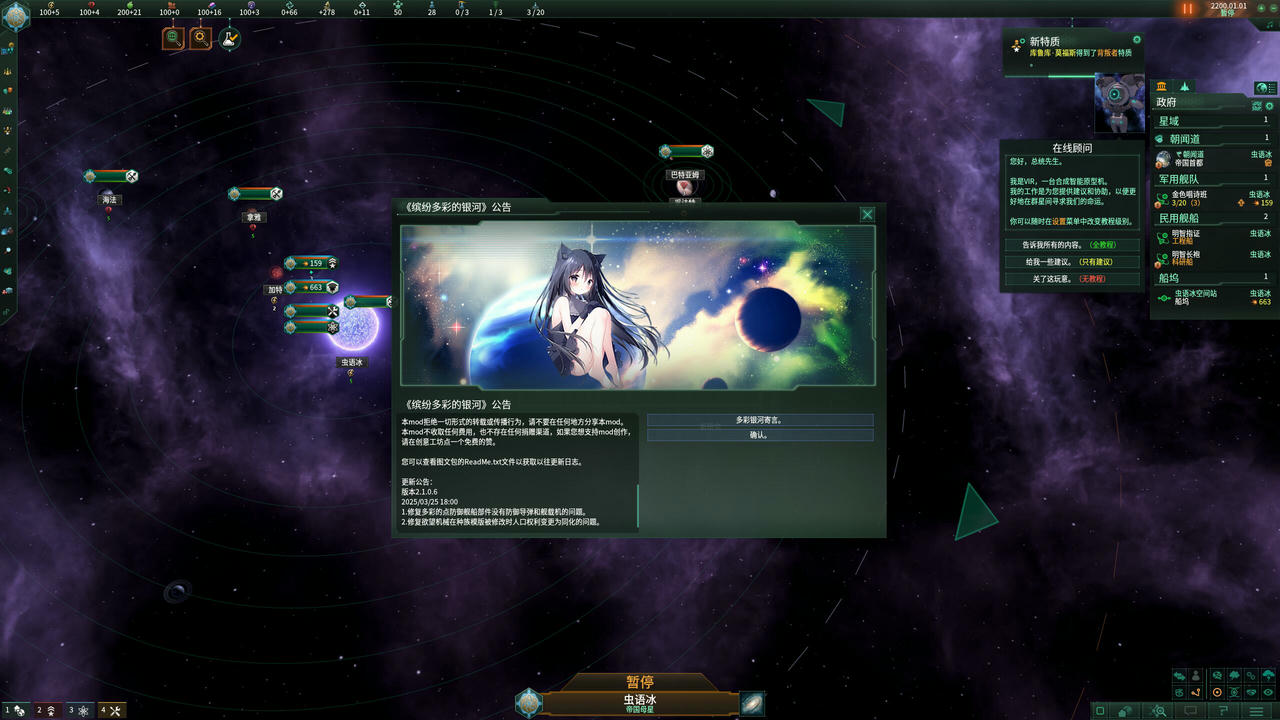Open the hamburger game menu at bottom right

tap(1256, 710)
